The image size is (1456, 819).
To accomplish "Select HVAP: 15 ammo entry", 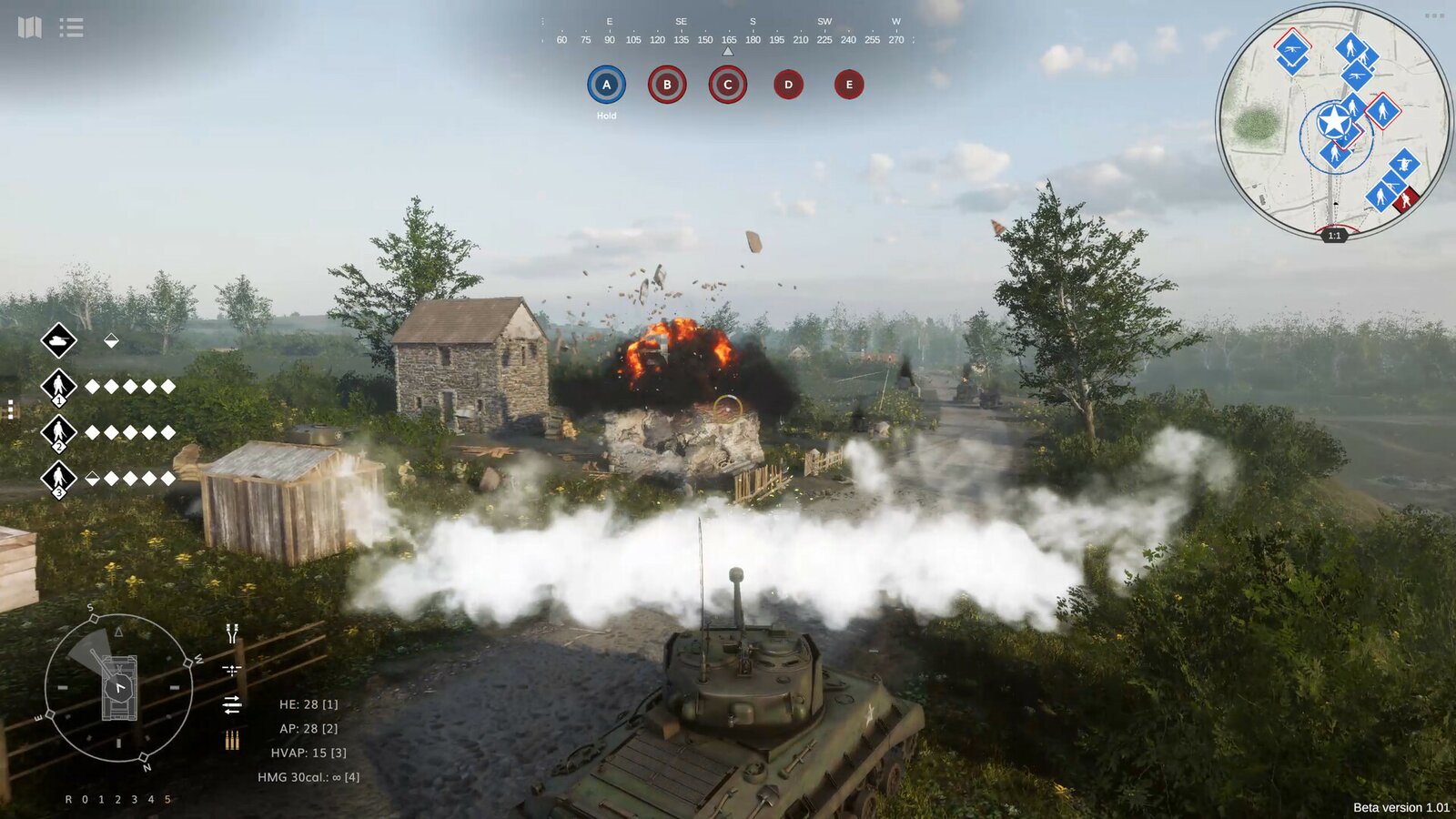I will click(x=308, y=753).
